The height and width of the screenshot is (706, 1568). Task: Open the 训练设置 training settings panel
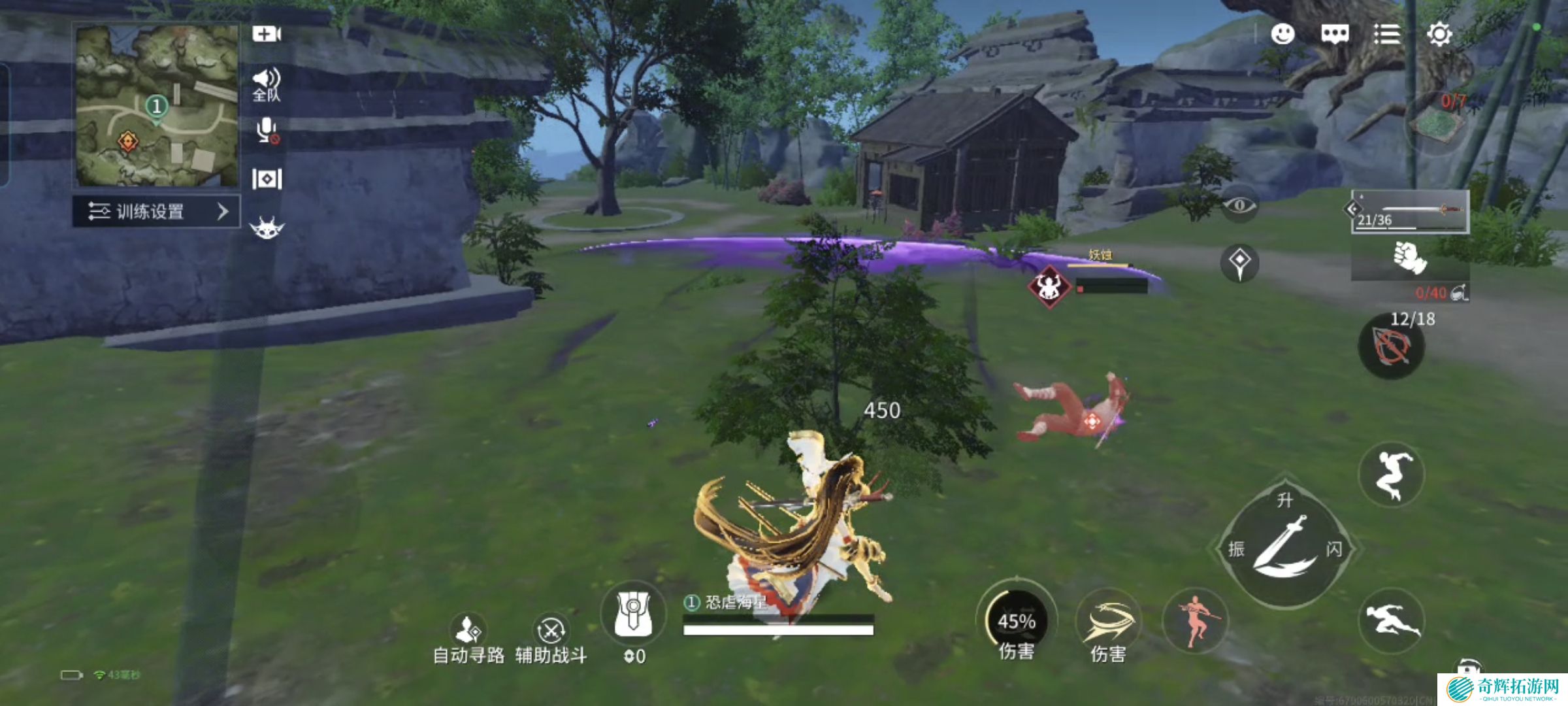click(157, 211)
